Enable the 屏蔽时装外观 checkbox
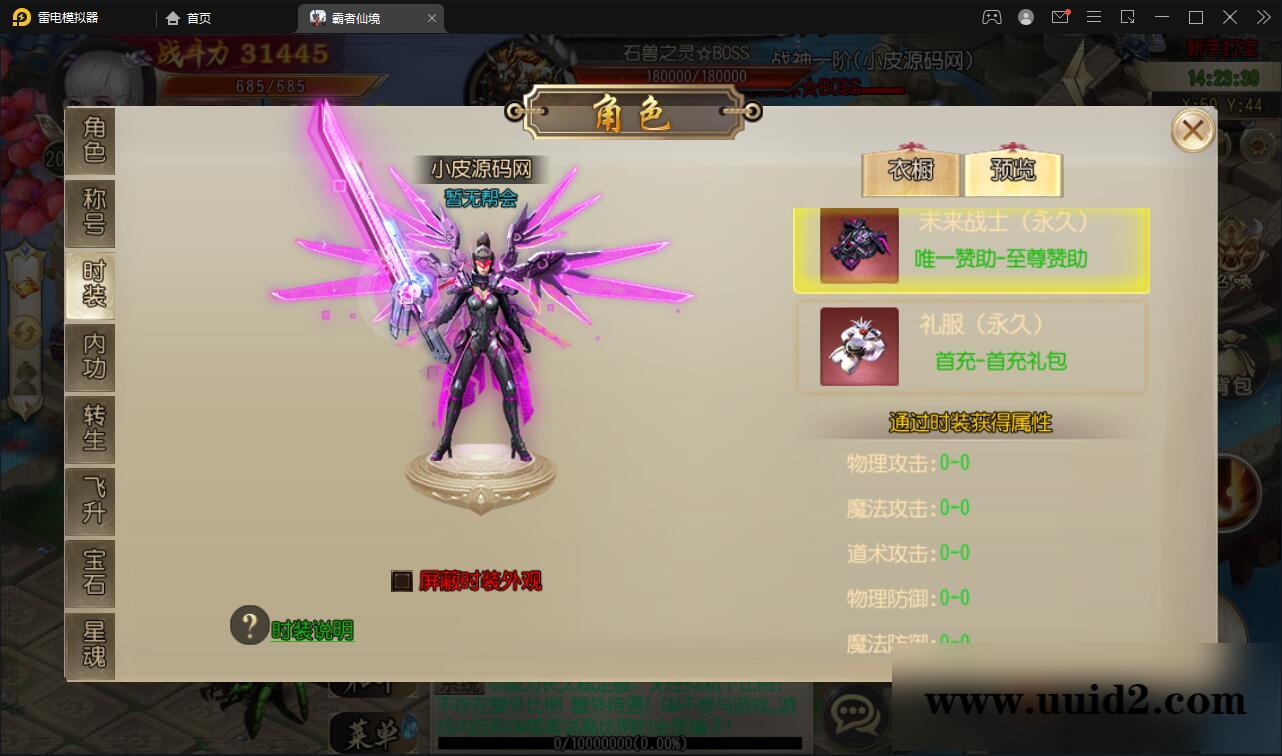This screenshot has height=756, width=1282. click(401, 581)
